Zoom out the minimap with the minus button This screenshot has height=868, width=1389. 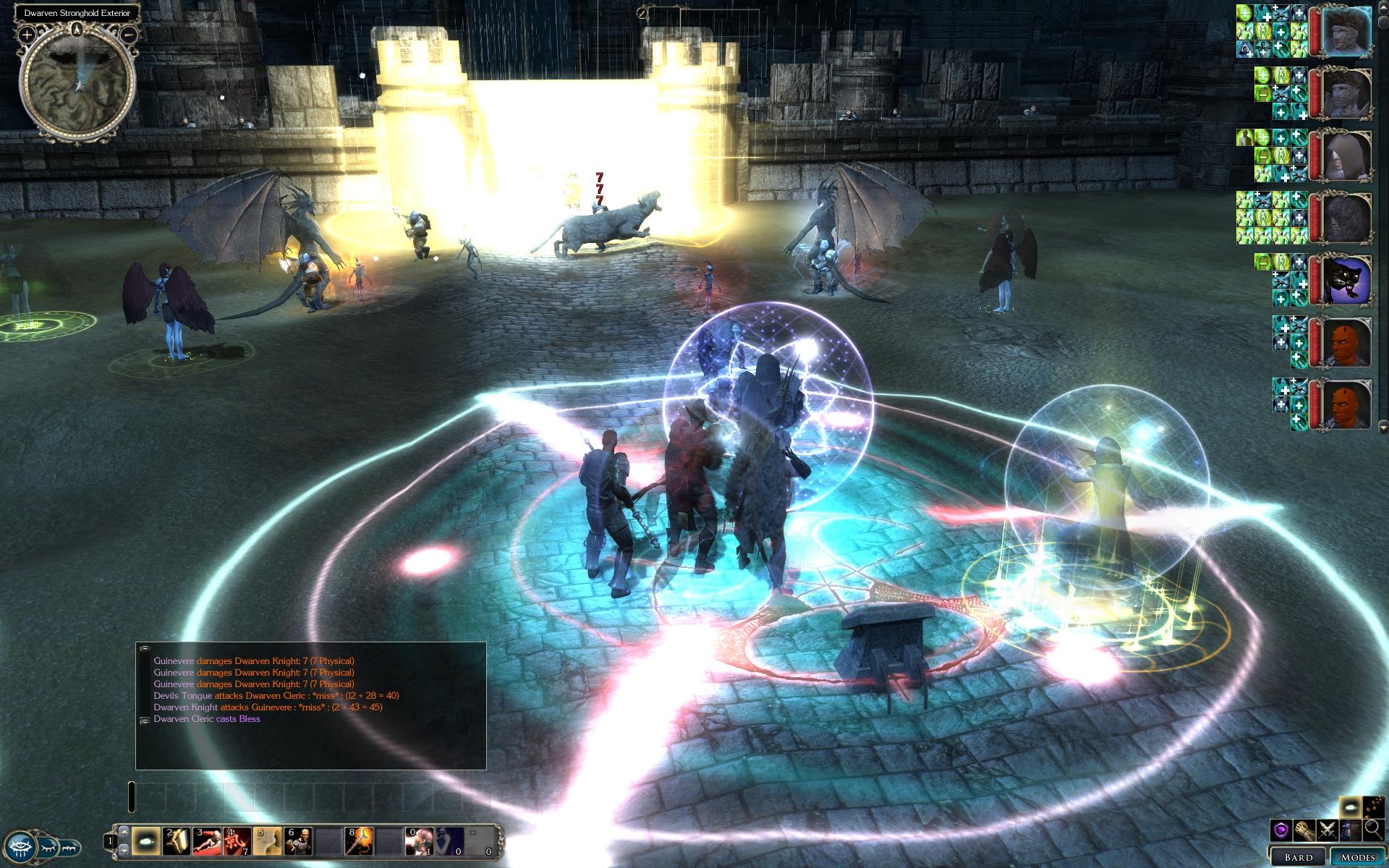128,34
